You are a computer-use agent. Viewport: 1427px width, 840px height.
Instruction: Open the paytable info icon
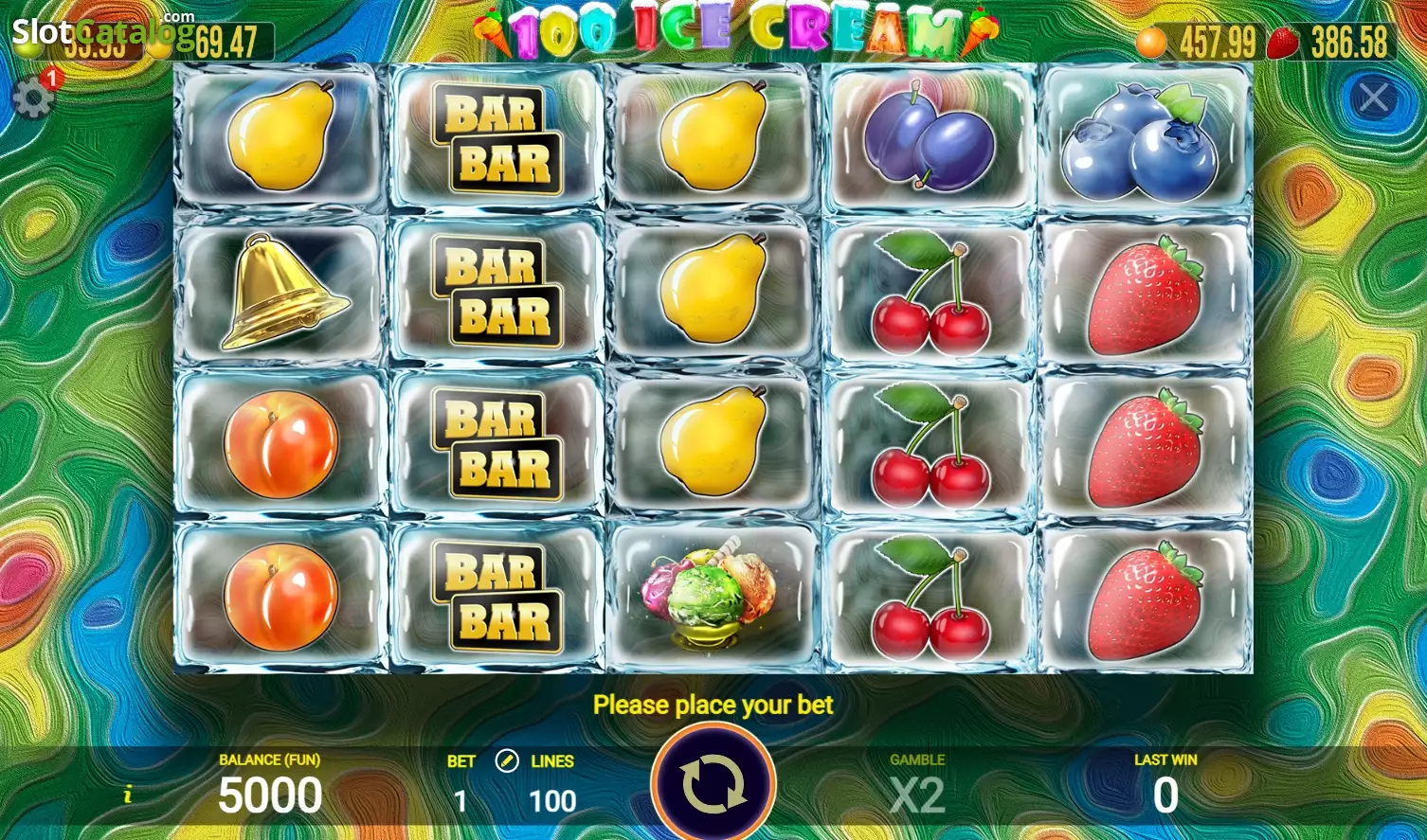point(128,795)
